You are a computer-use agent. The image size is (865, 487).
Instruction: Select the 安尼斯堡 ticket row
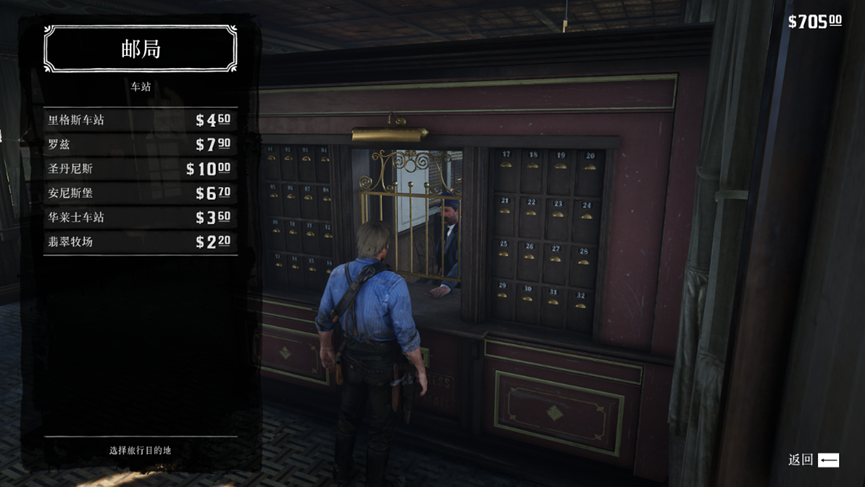coord(140,193)
